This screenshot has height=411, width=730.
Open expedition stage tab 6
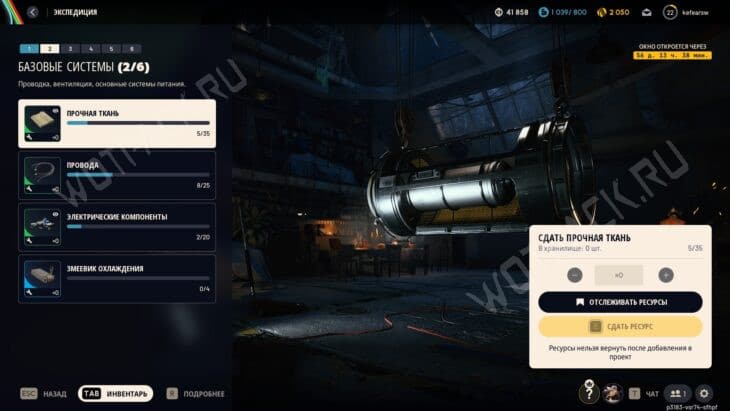click(x=131, y=48)
